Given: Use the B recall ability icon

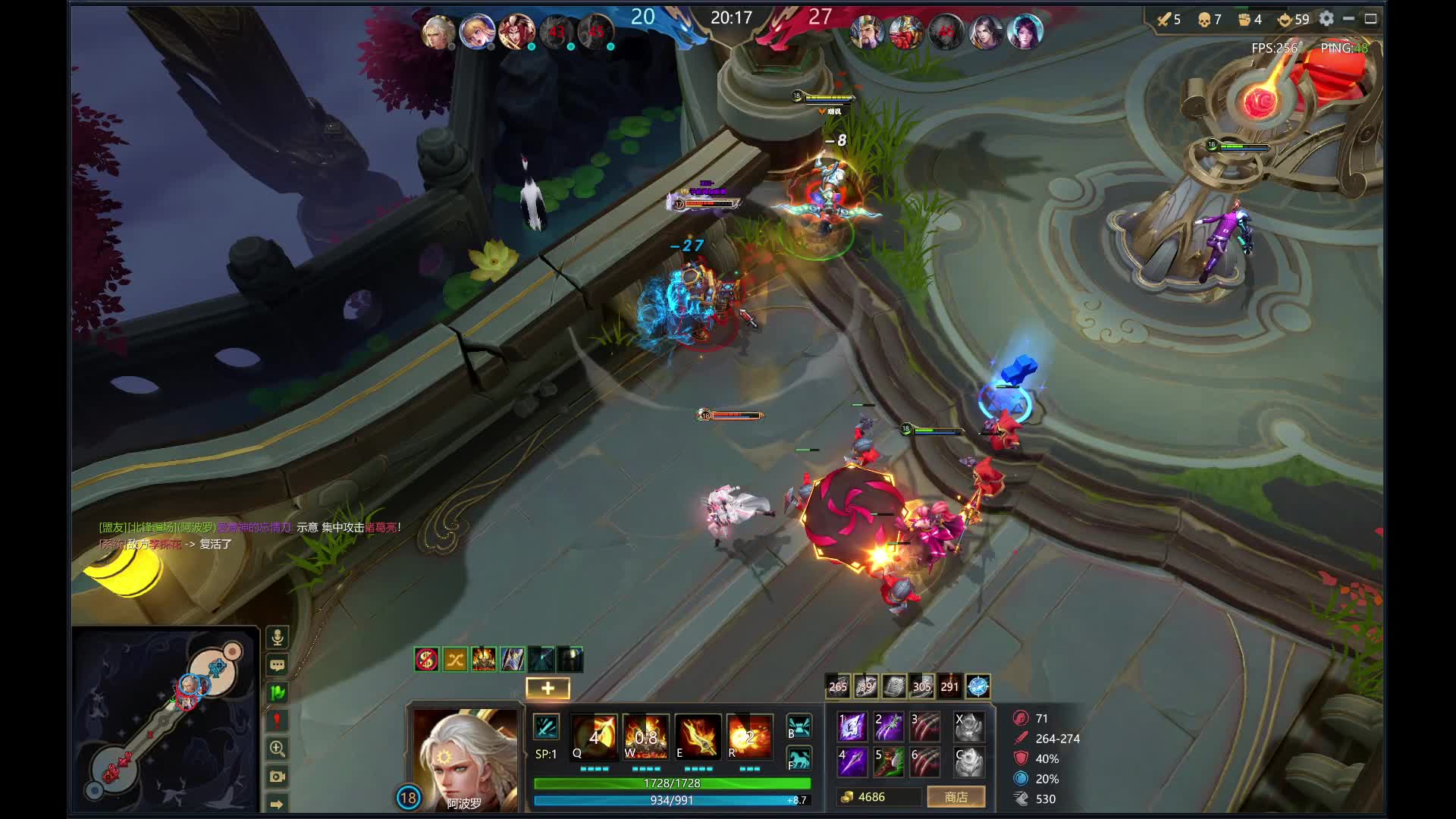Looking at the screenshot, I should coord(799,726).
